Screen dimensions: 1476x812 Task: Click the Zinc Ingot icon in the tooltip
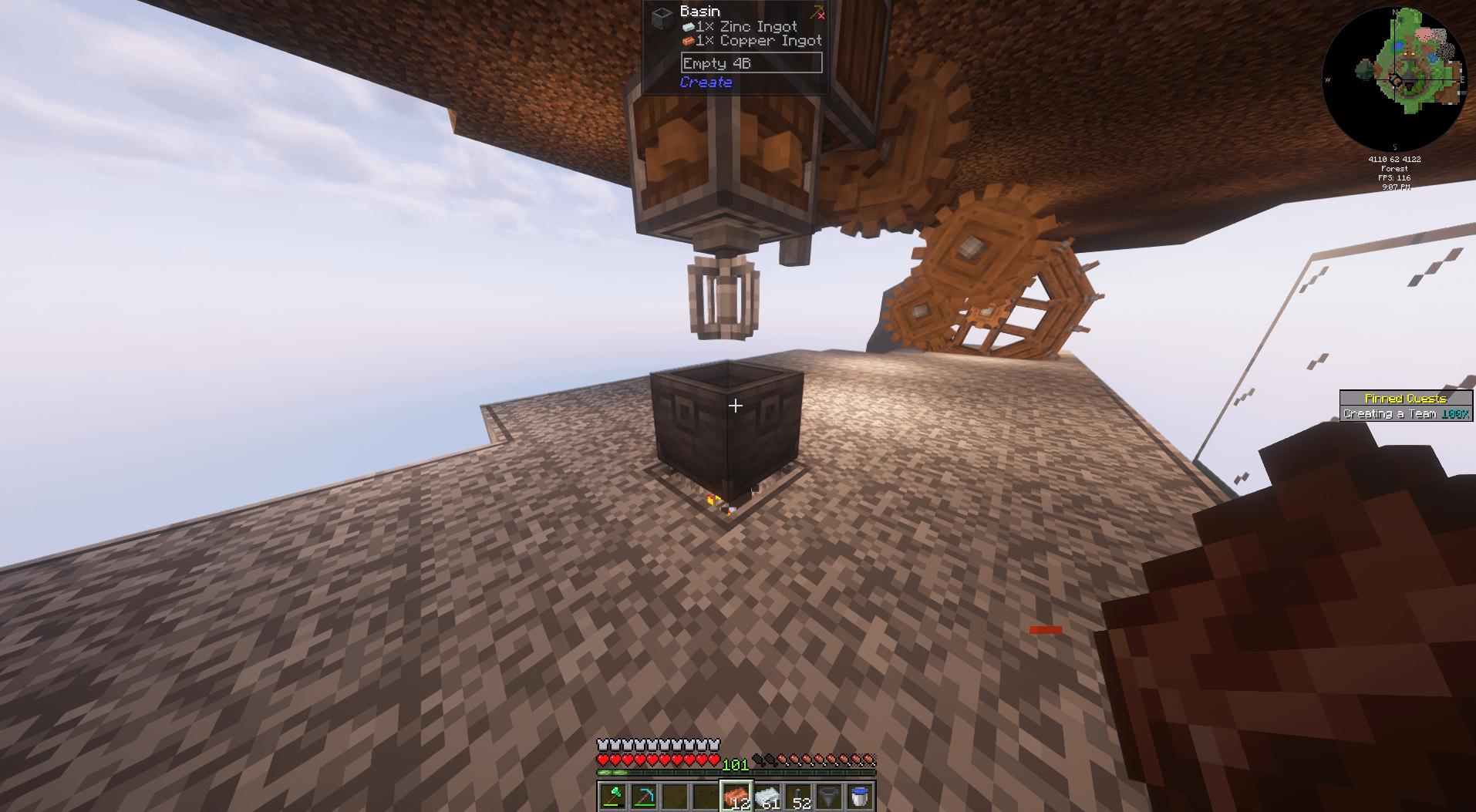(x=689, y=25)
